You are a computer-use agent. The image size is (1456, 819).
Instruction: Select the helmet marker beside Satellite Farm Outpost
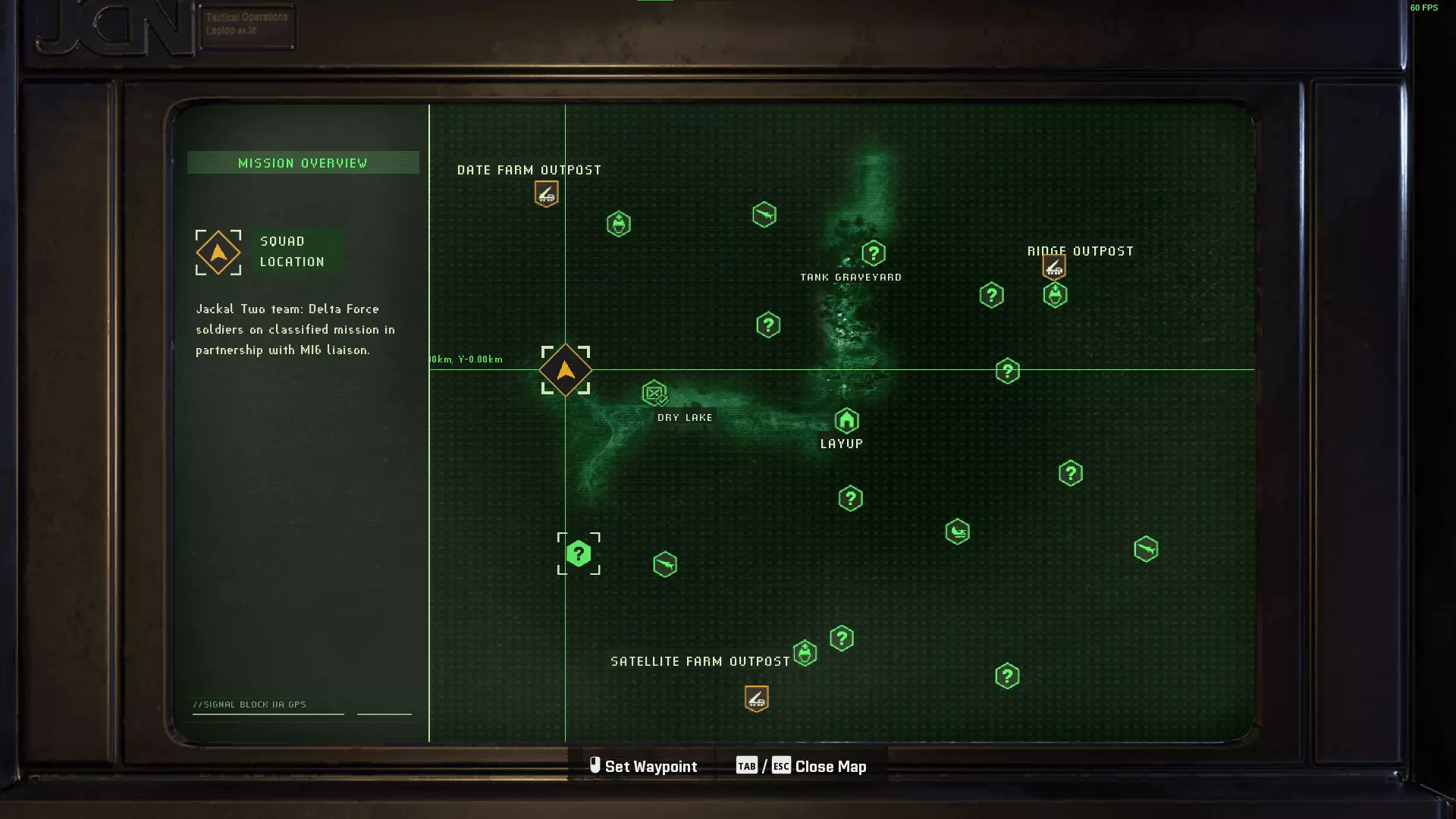[805, 653]
